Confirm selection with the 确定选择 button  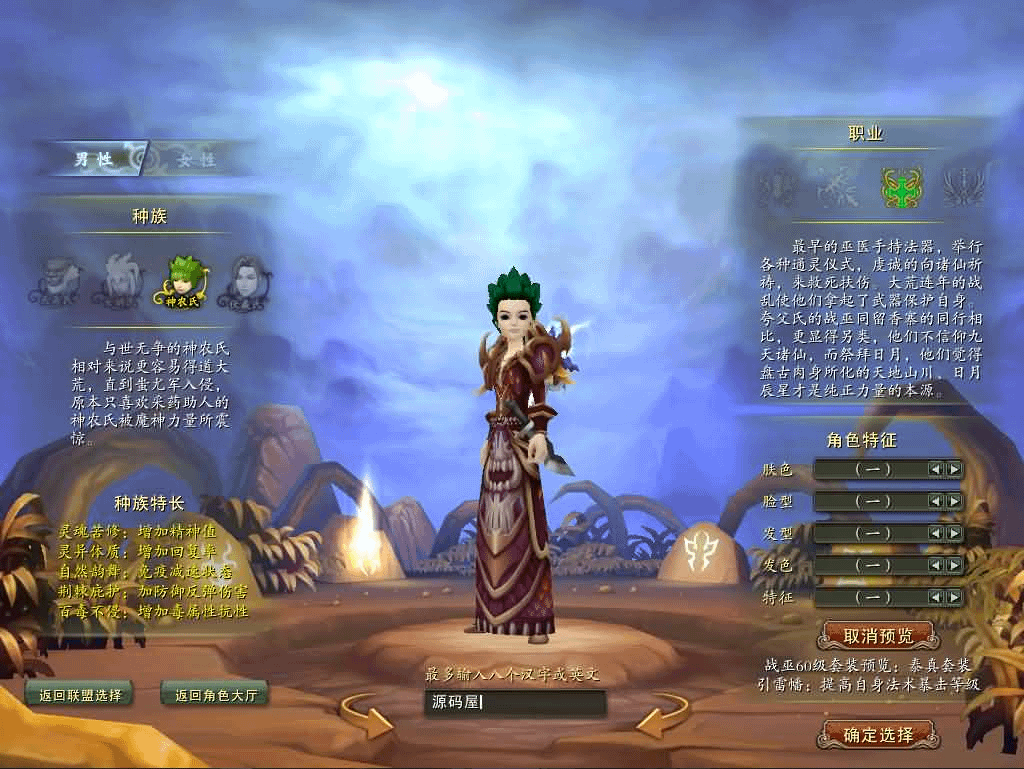pyautogui.click(x=878, y=735)
